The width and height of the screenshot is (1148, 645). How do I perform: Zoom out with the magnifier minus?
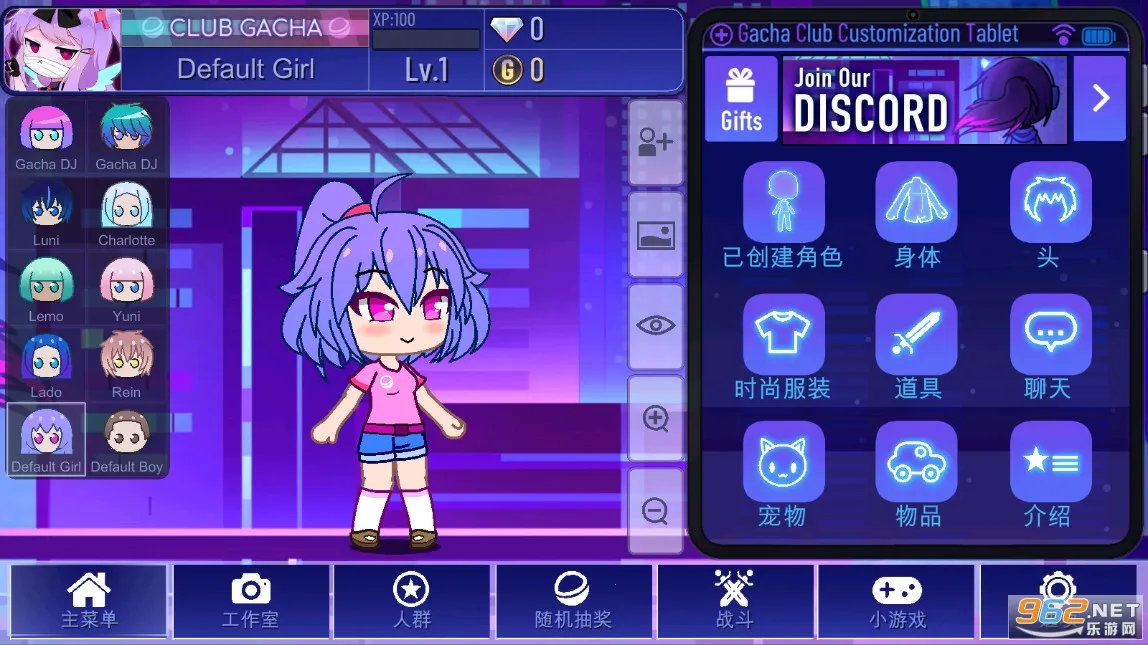[x=656, y=511]
